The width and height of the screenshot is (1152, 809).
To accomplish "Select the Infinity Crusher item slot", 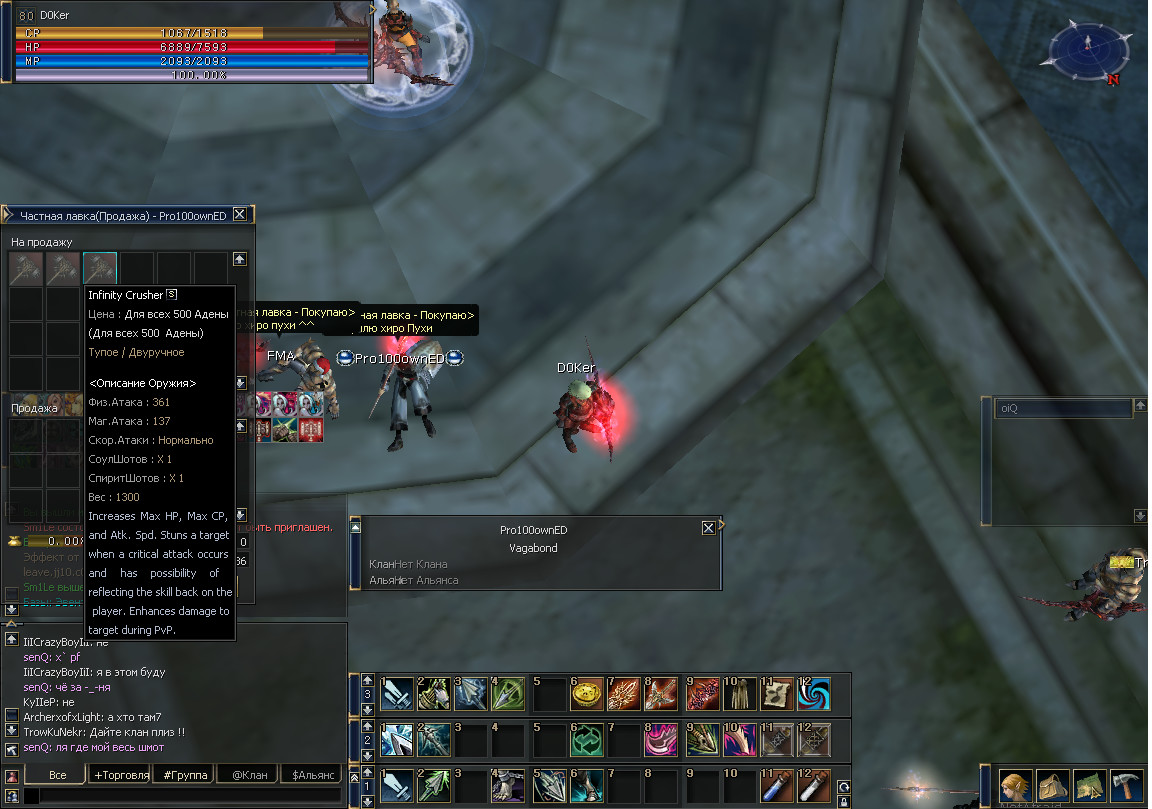I will 100,268.
